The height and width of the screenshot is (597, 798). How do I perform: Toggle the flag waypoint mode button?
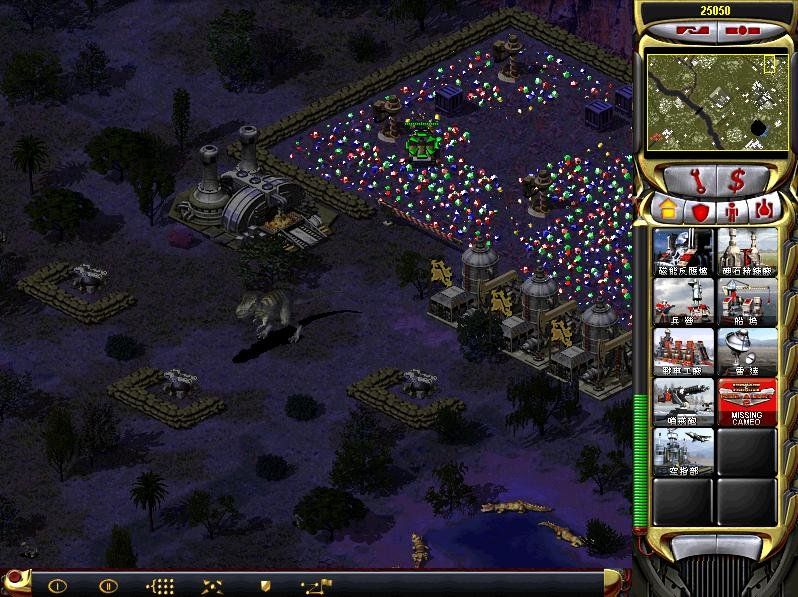(319, 586)
